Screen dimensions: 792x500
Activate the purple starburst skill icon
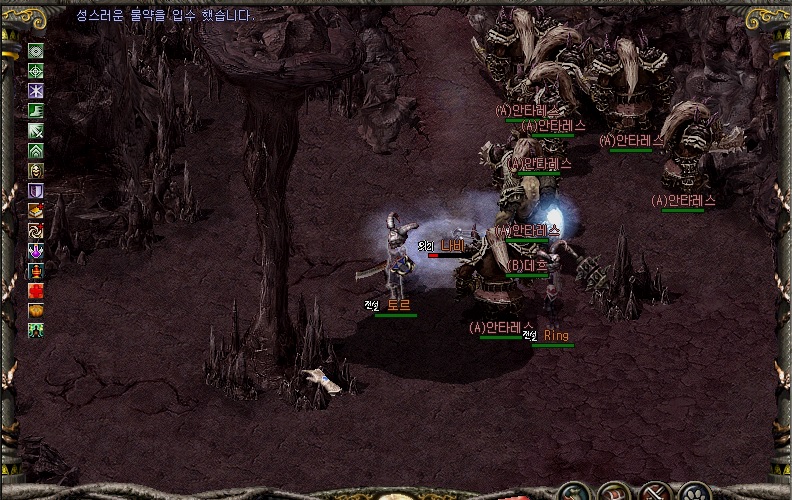36,91
